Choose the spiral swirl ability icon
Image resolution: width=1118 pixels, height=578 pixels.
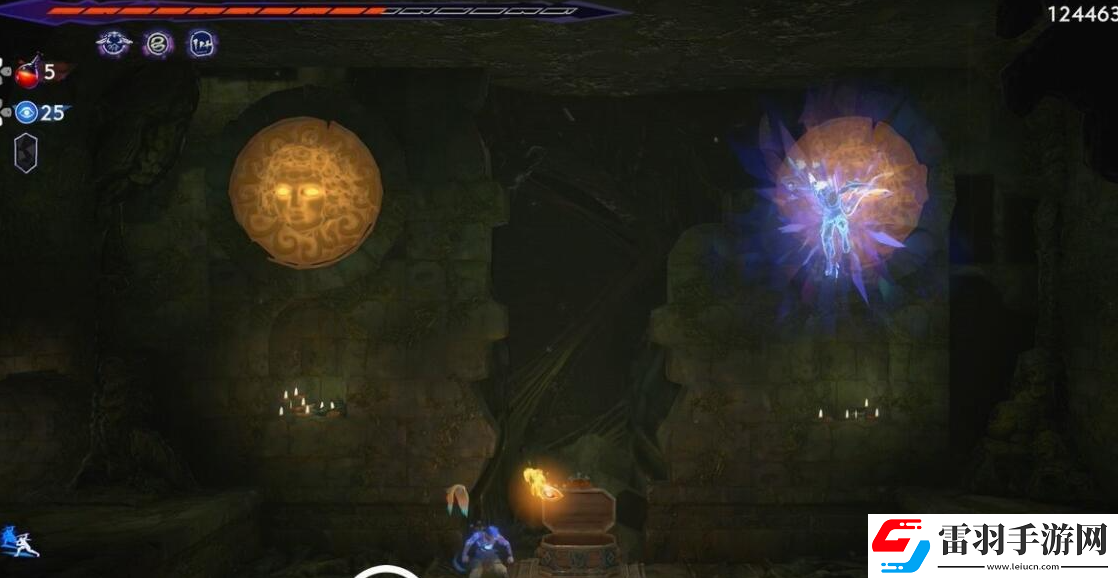[x=157, y=44]
